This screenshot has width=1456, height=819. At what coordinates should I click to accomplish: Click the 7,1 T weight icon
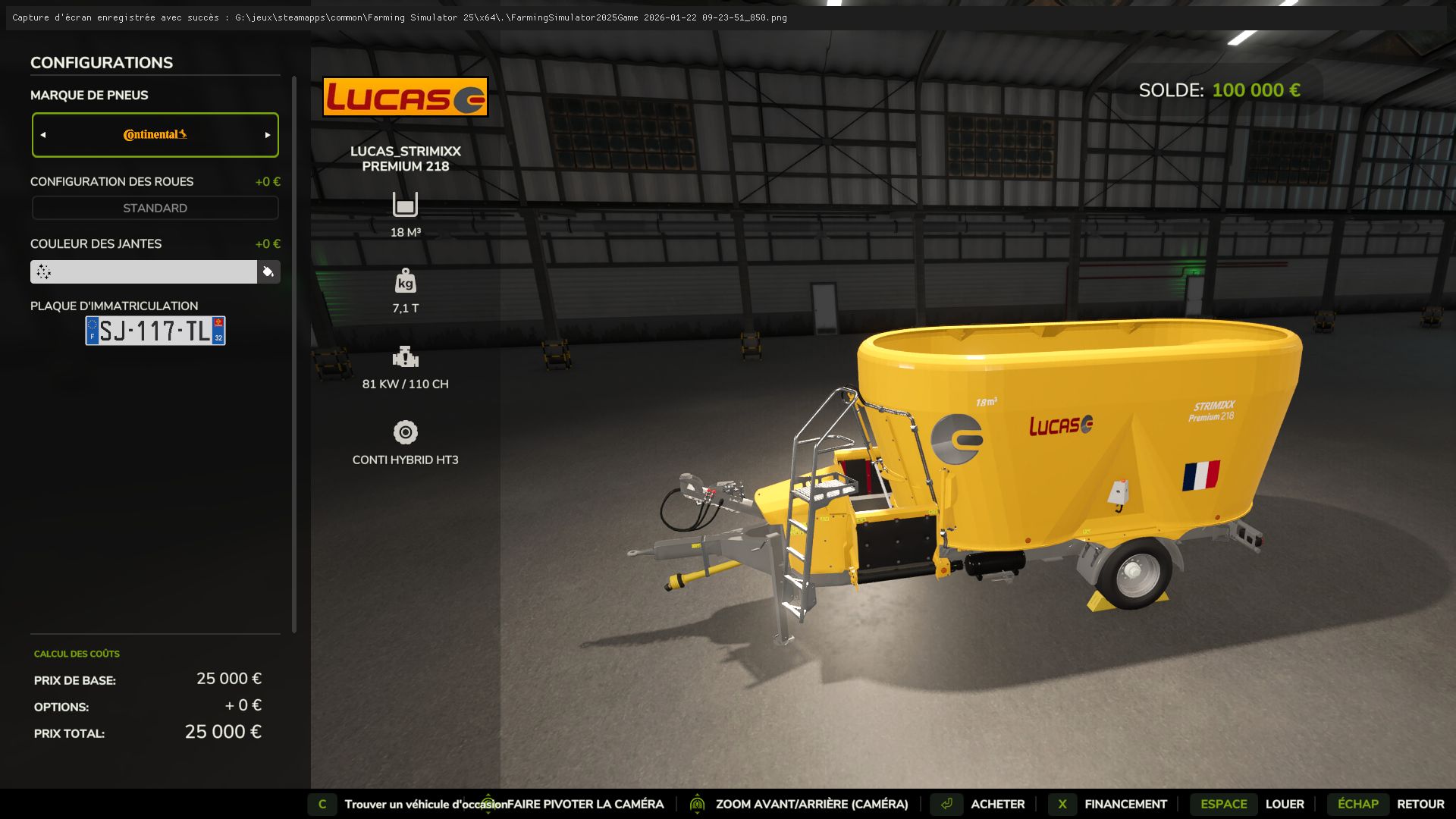click(x=406, y=282)
